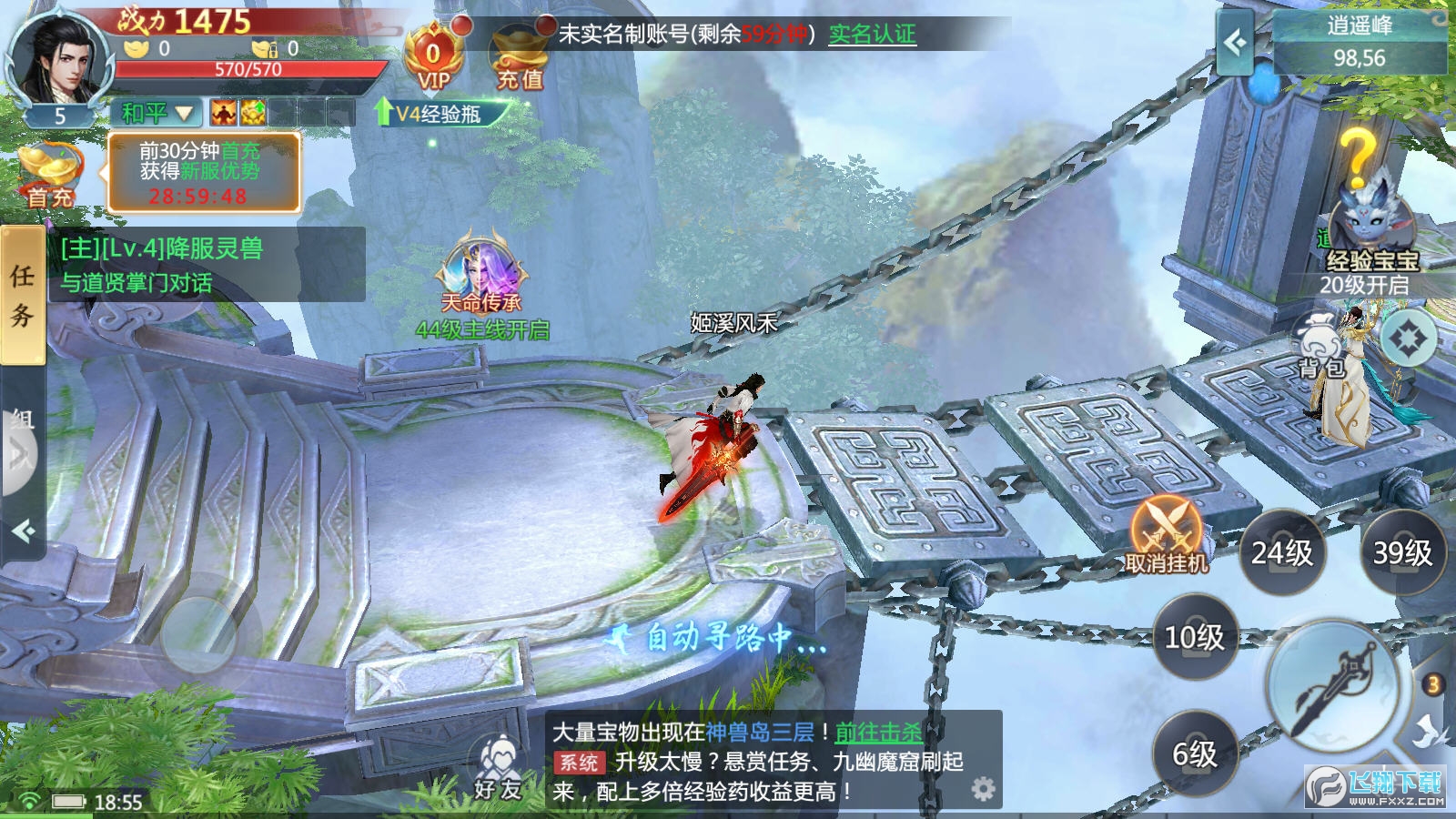Open the 经验宝宝 experience pet icon

point(1371,227)
